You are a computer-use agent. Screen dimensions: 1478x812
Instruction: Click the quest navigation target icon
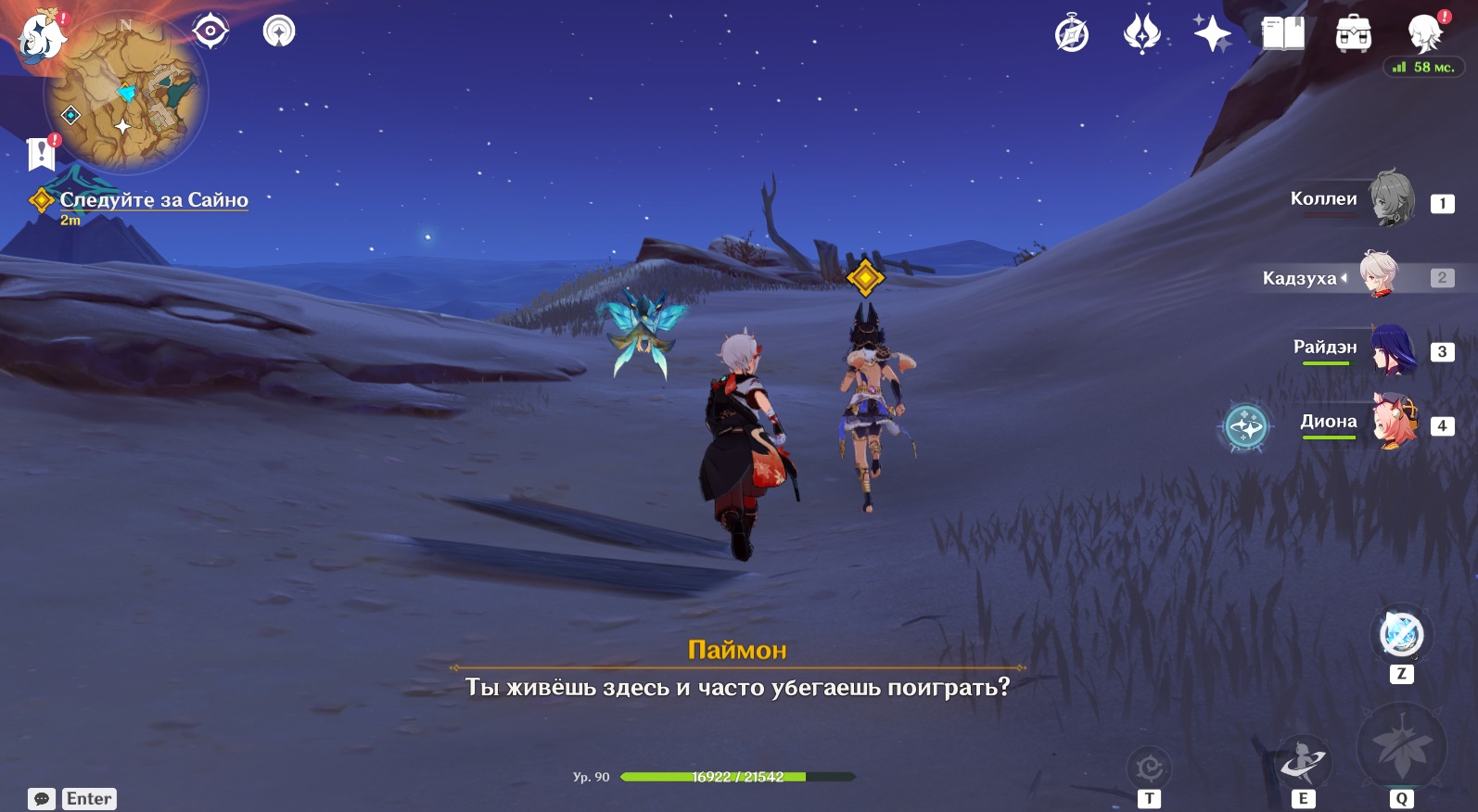210,32
